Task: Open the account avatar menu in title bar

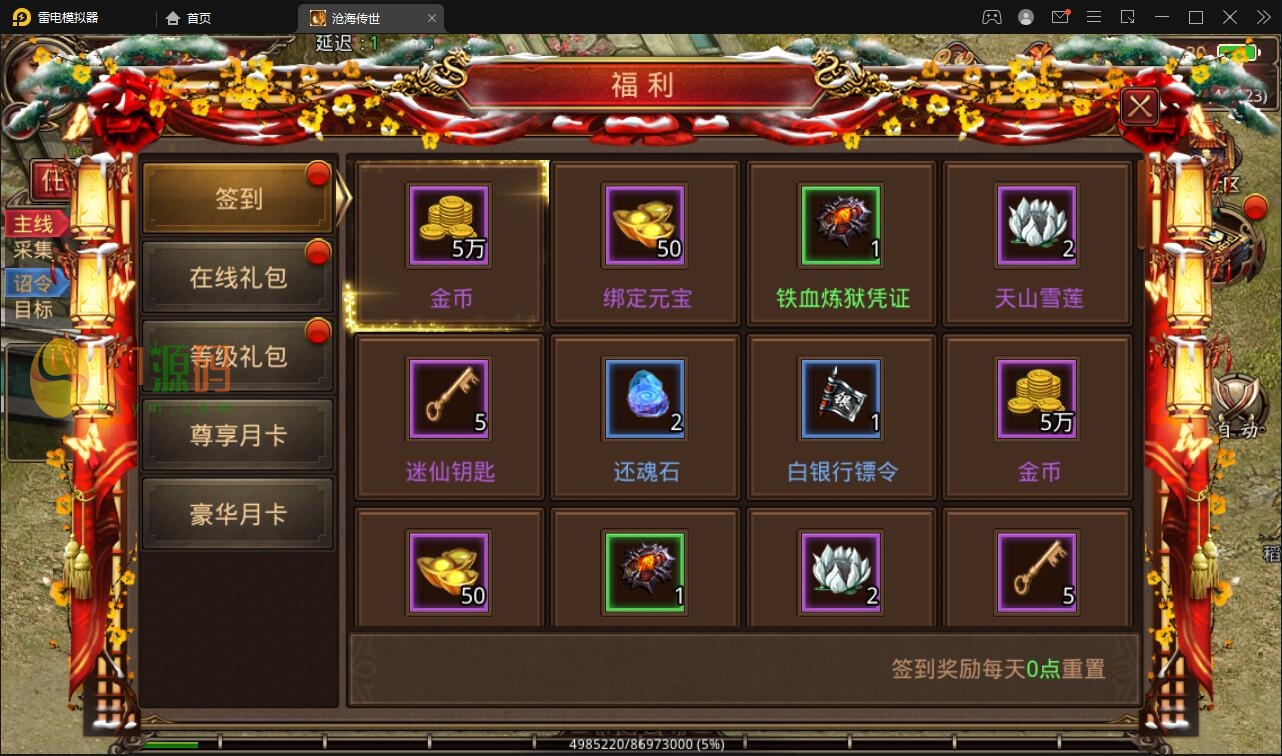Action: [x=1024, y=17]
